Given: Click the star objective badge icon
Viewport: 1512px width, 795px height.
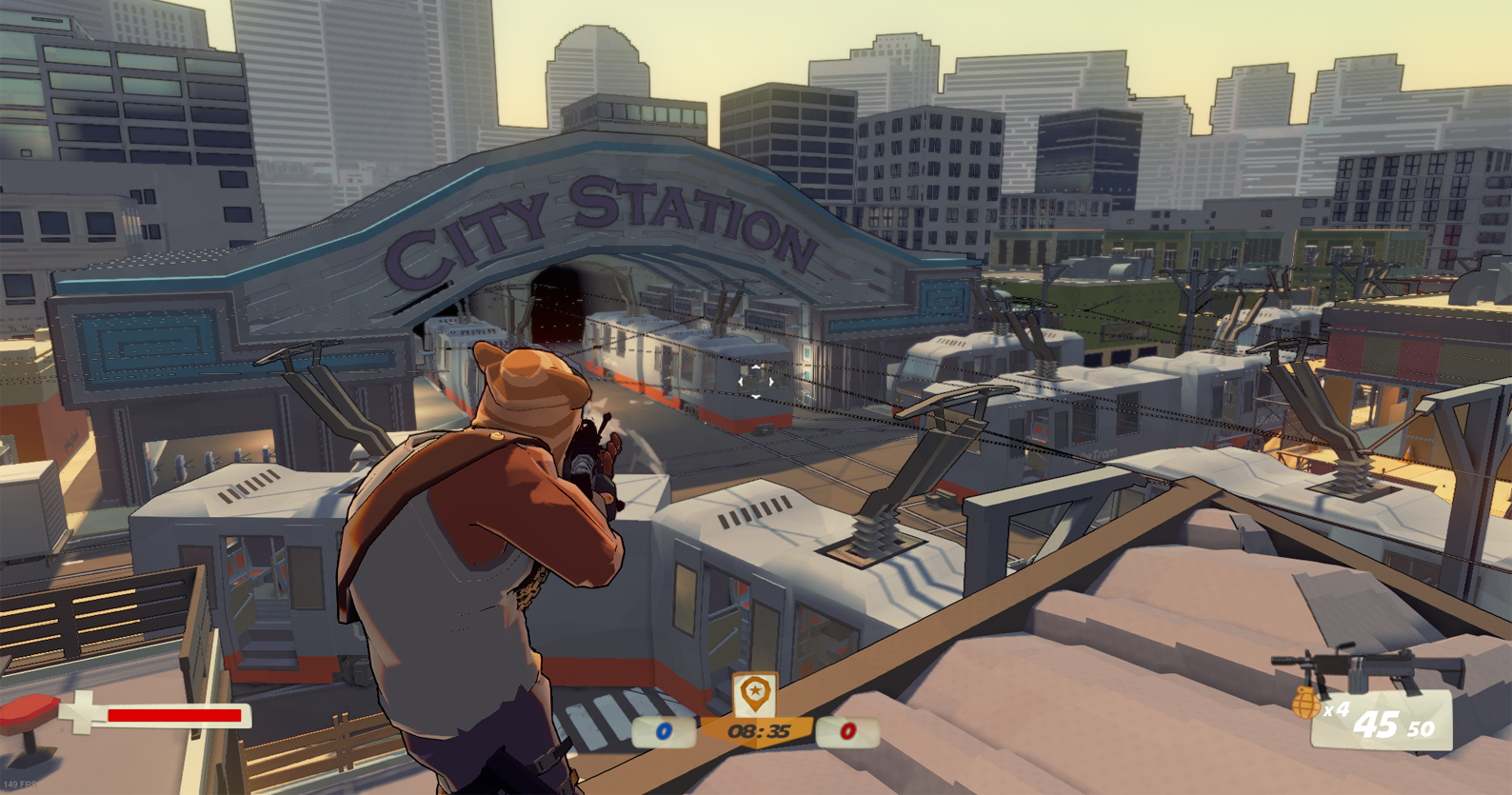Looking at the screenshot, I should click(754, 692).
